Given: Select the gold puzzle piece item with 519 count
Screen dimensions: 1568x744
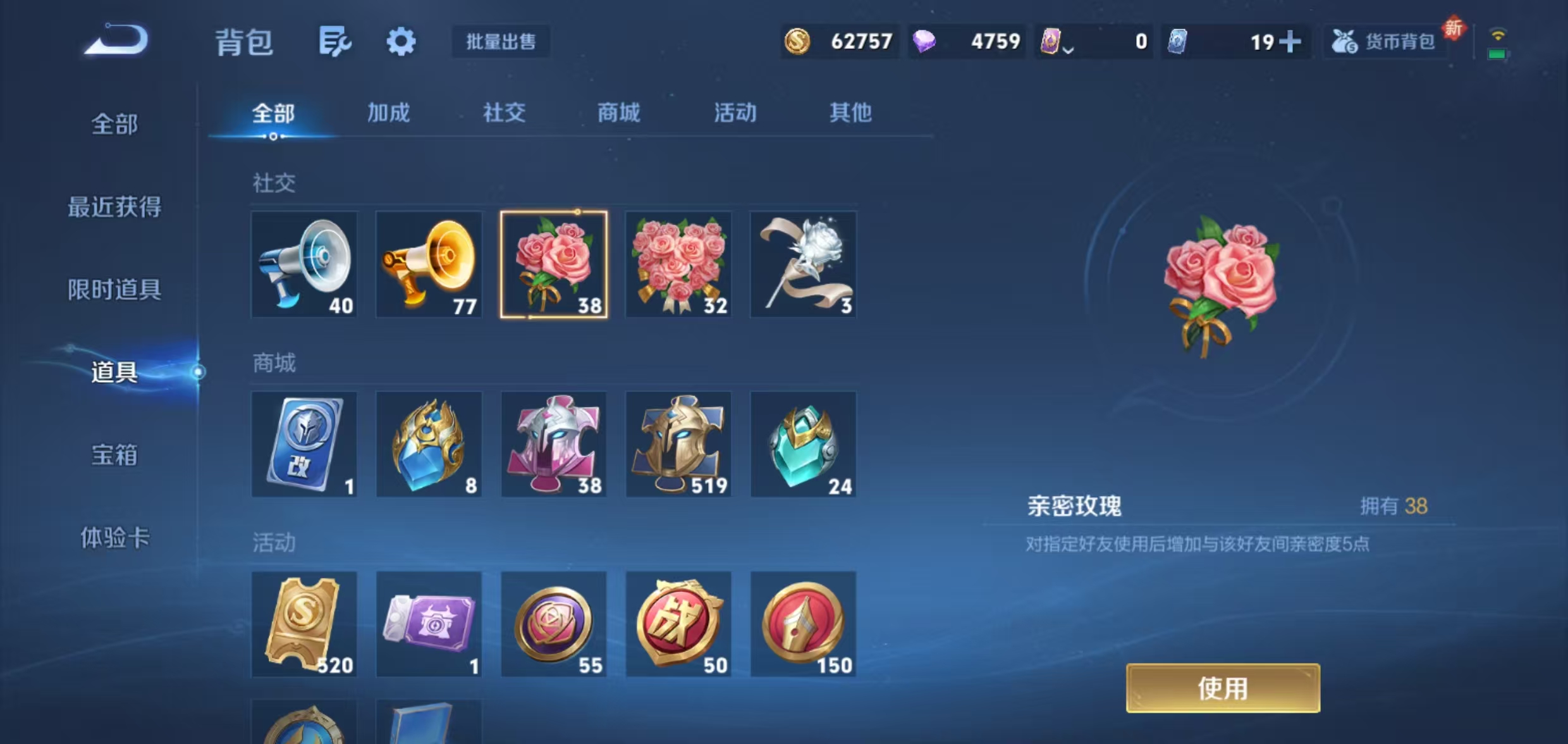Looking at the screenshot, I should 678,444.
